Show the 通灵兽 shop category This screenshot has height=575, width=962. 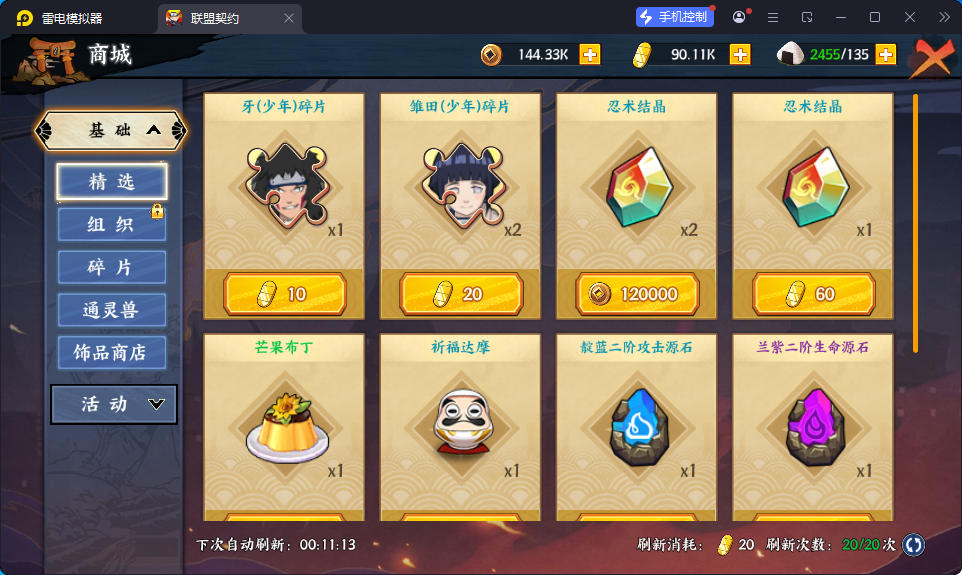point(111,310)
